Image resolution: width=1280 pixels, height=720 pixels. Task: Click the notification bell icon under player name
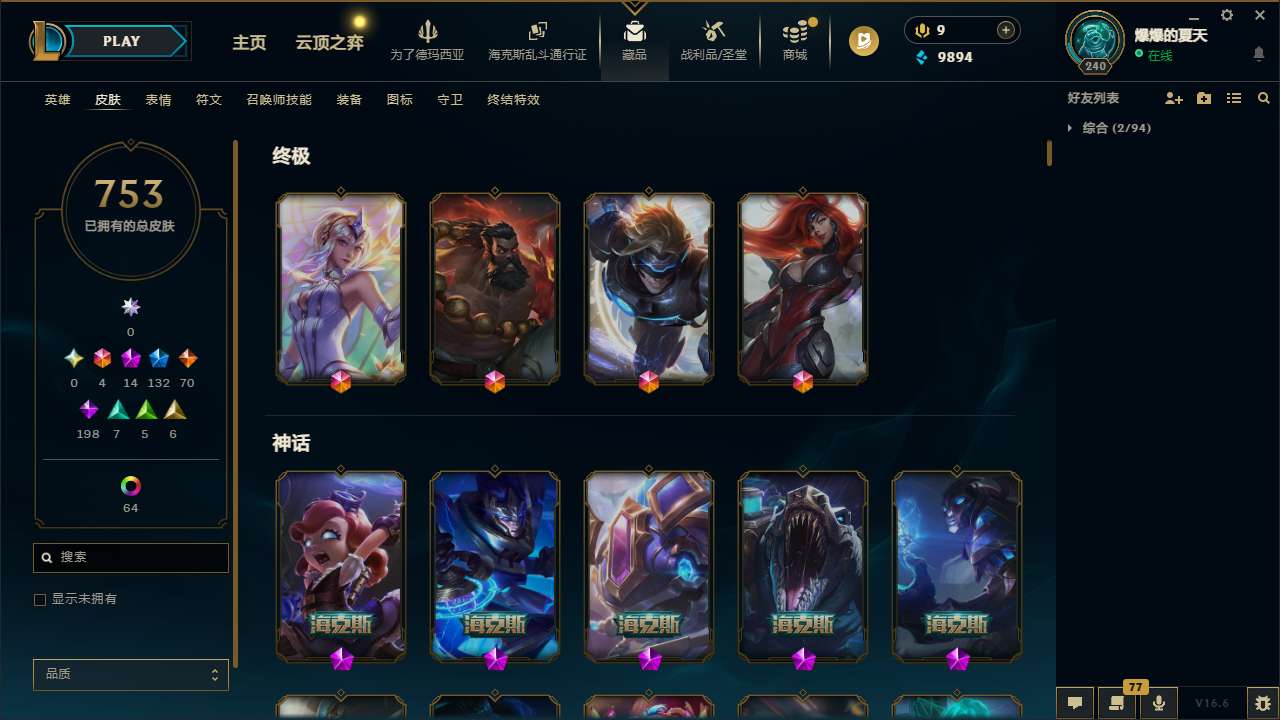[x=1258, y=53]
